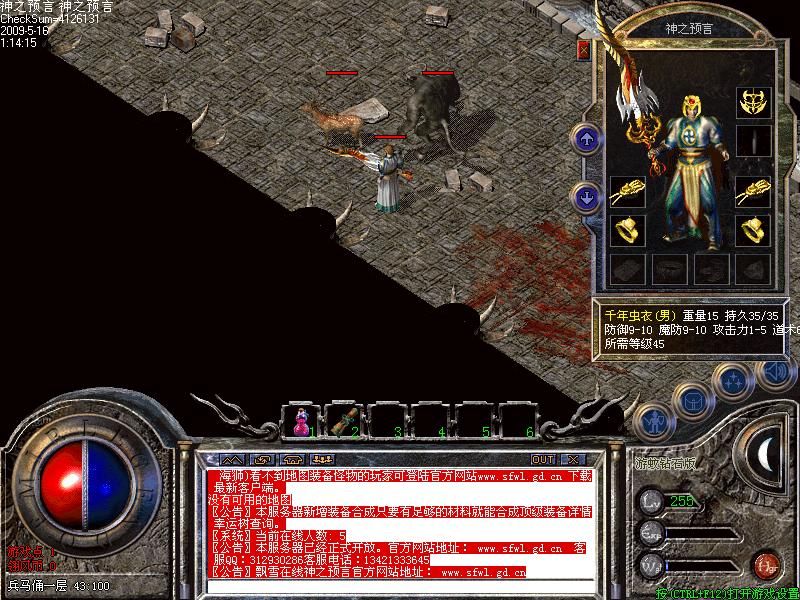Use the pink potion in belt slot 1

(300, 421)
